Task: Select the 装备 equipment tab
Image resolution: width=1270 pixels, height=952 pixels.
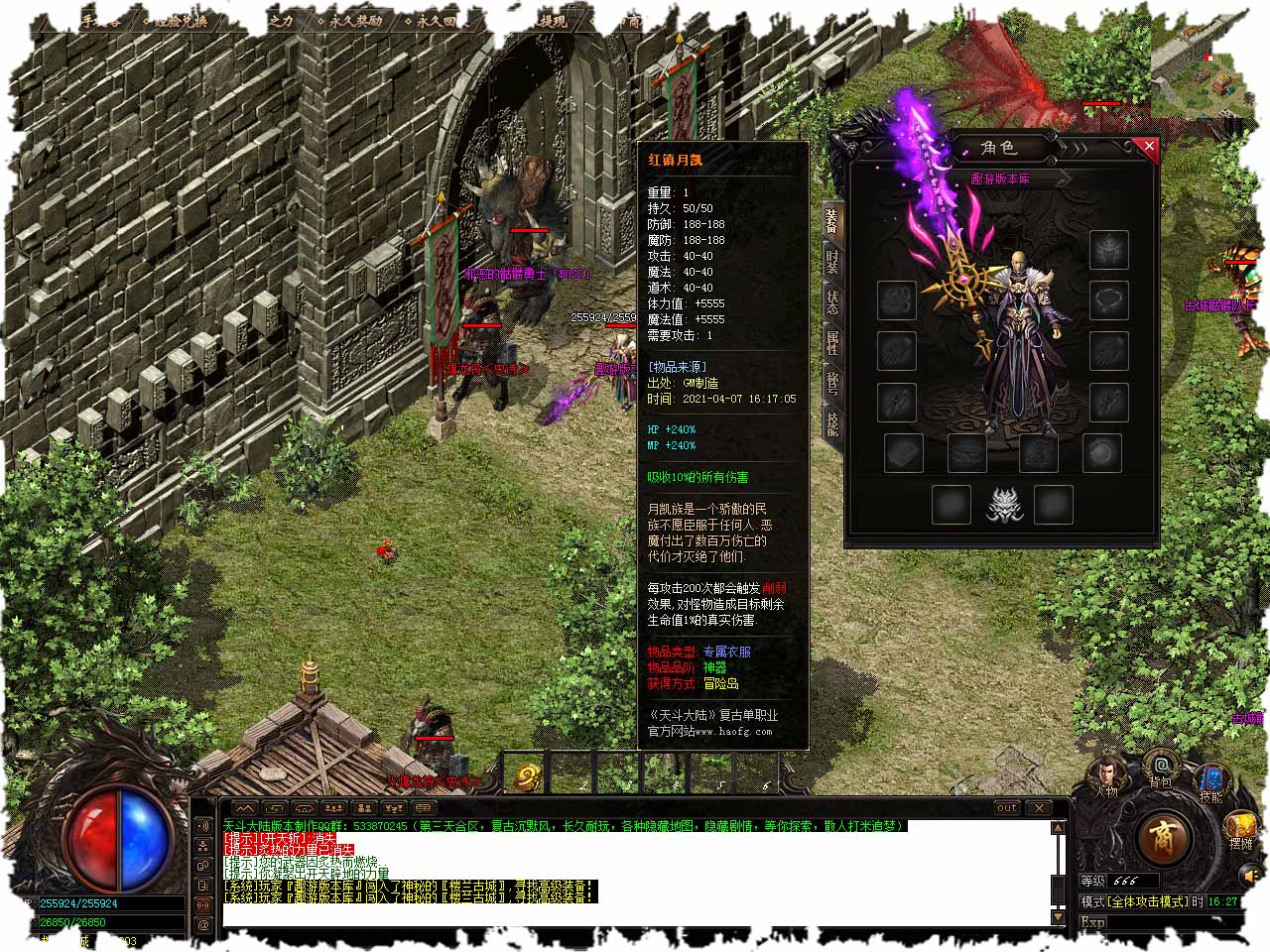Action: point(832,219)
